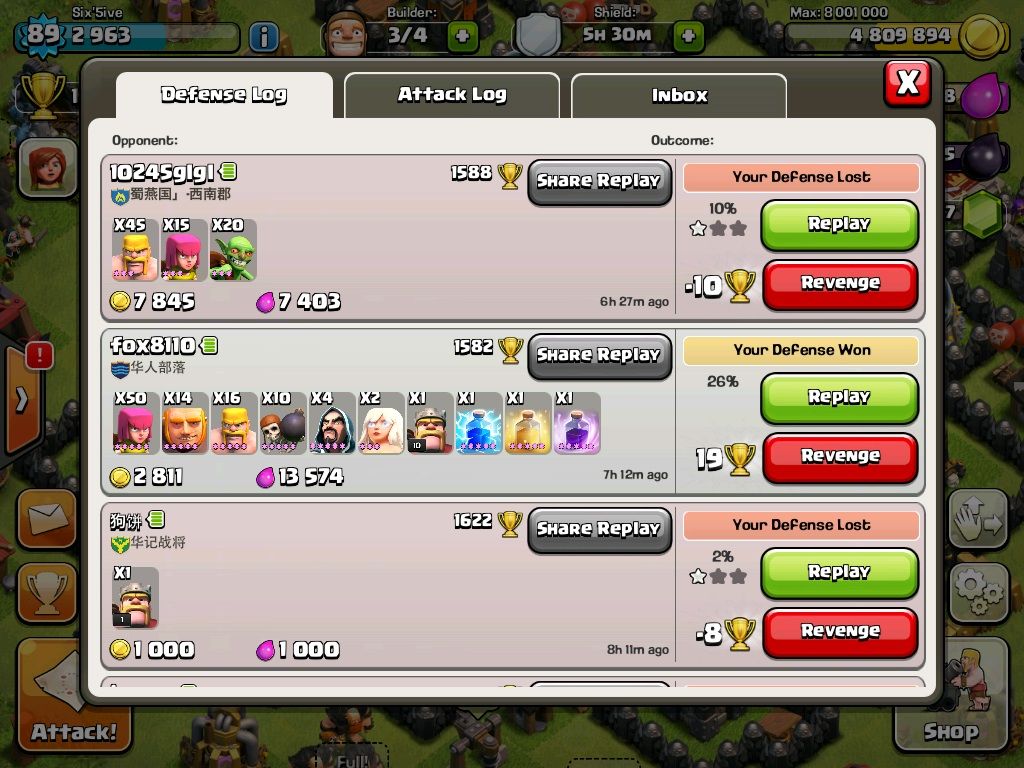Extend shield with the green plus button
This screenshot has width=1024, height=768.
coord(688,36)
